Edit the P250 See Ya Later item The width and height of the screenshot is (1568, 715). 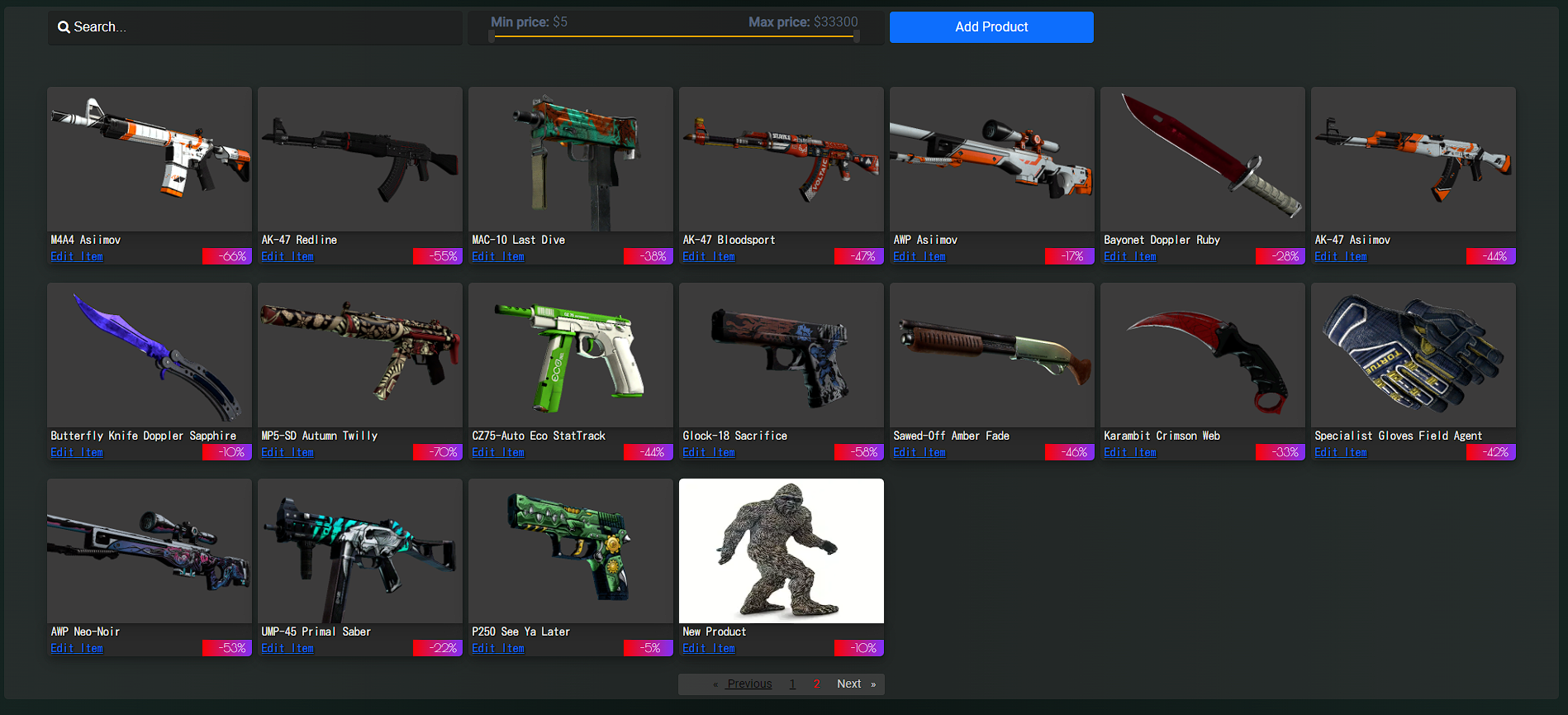coord(497,648)
